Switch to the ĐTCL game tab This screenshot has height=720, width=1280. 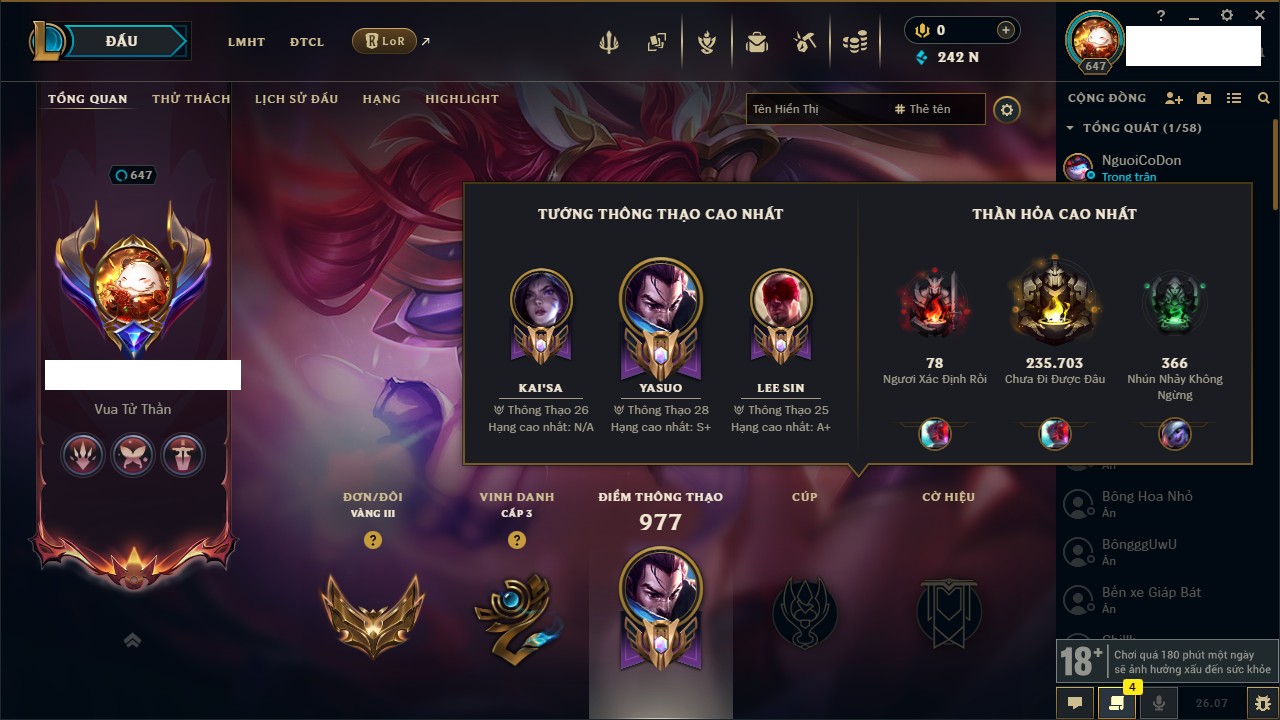pos(307,42)
